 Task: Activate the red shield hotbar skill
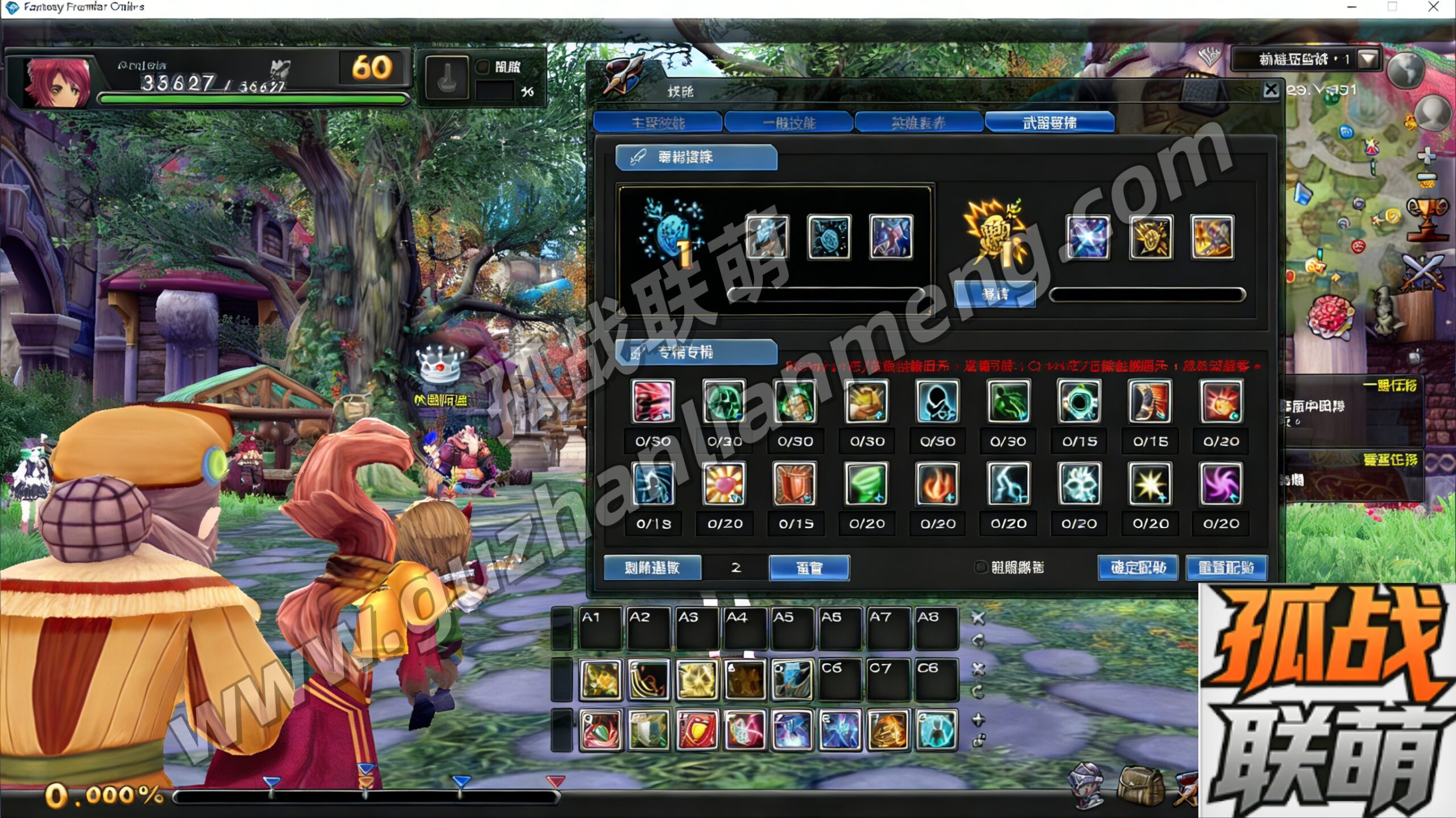pos(697,730)
